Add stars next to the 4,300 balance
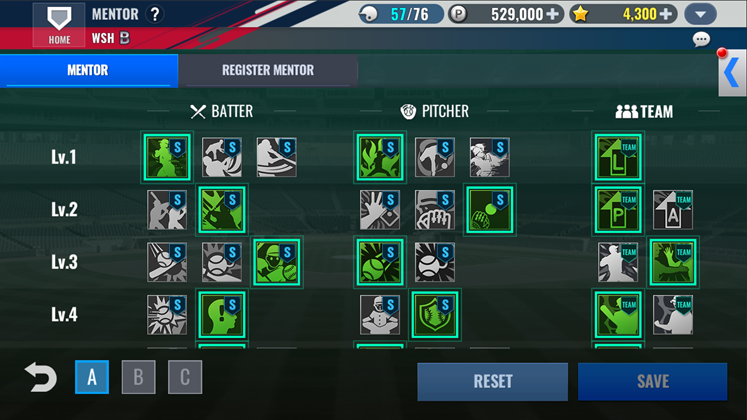This screenshot has height=420, width=747. pos(666,14)
